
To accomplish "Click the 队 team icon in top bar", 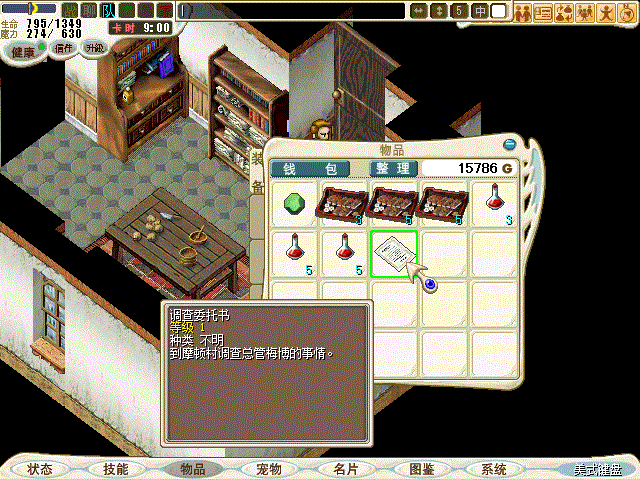I will pyautogui.click(x=107, y=10).
